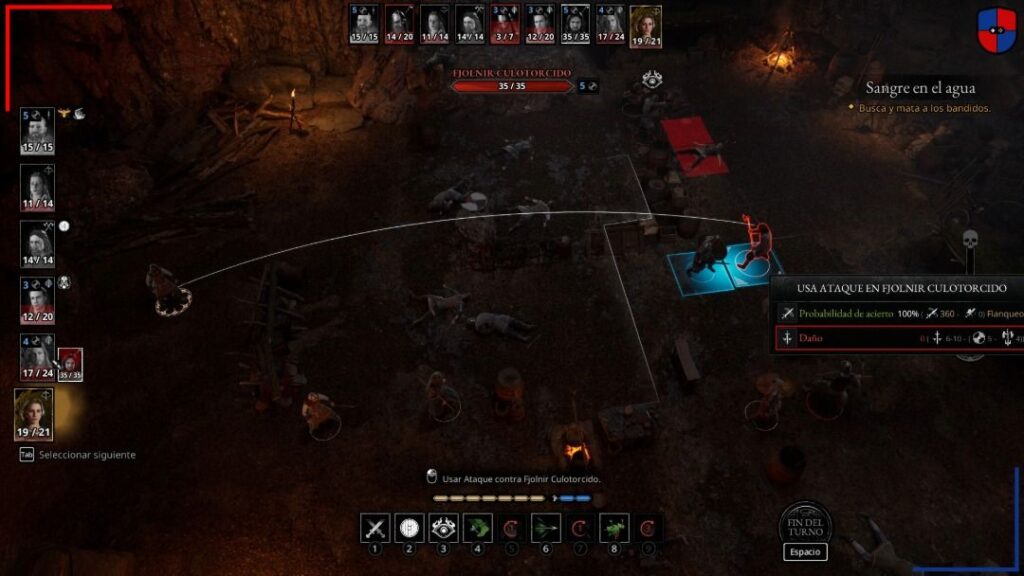Select the turn-order portrait with 14/20 health

click(400, 24)
